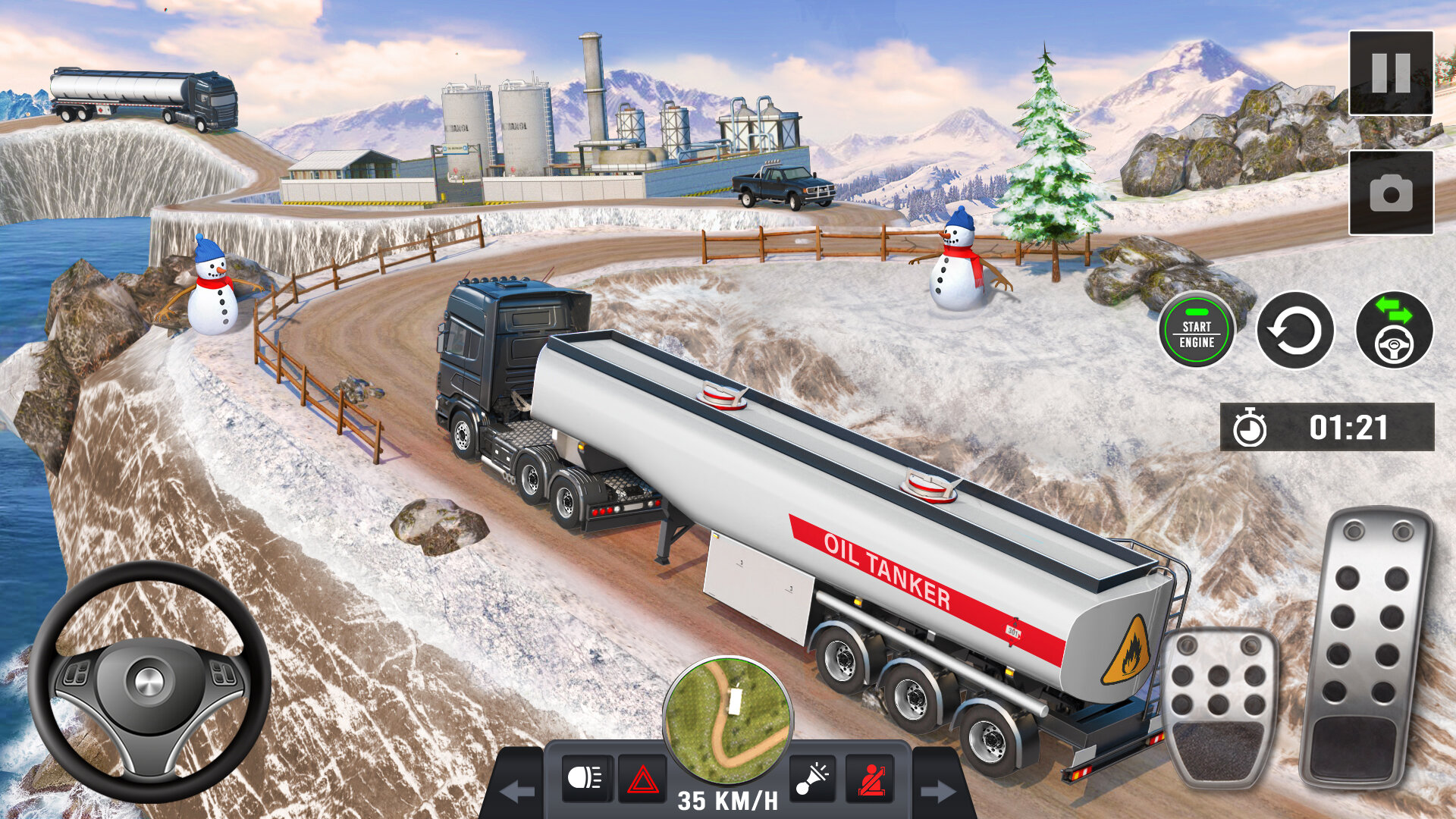Toggle the seat belt icon
The height and width of the screenshot is (819, 1456).
[x=869, y=778]
